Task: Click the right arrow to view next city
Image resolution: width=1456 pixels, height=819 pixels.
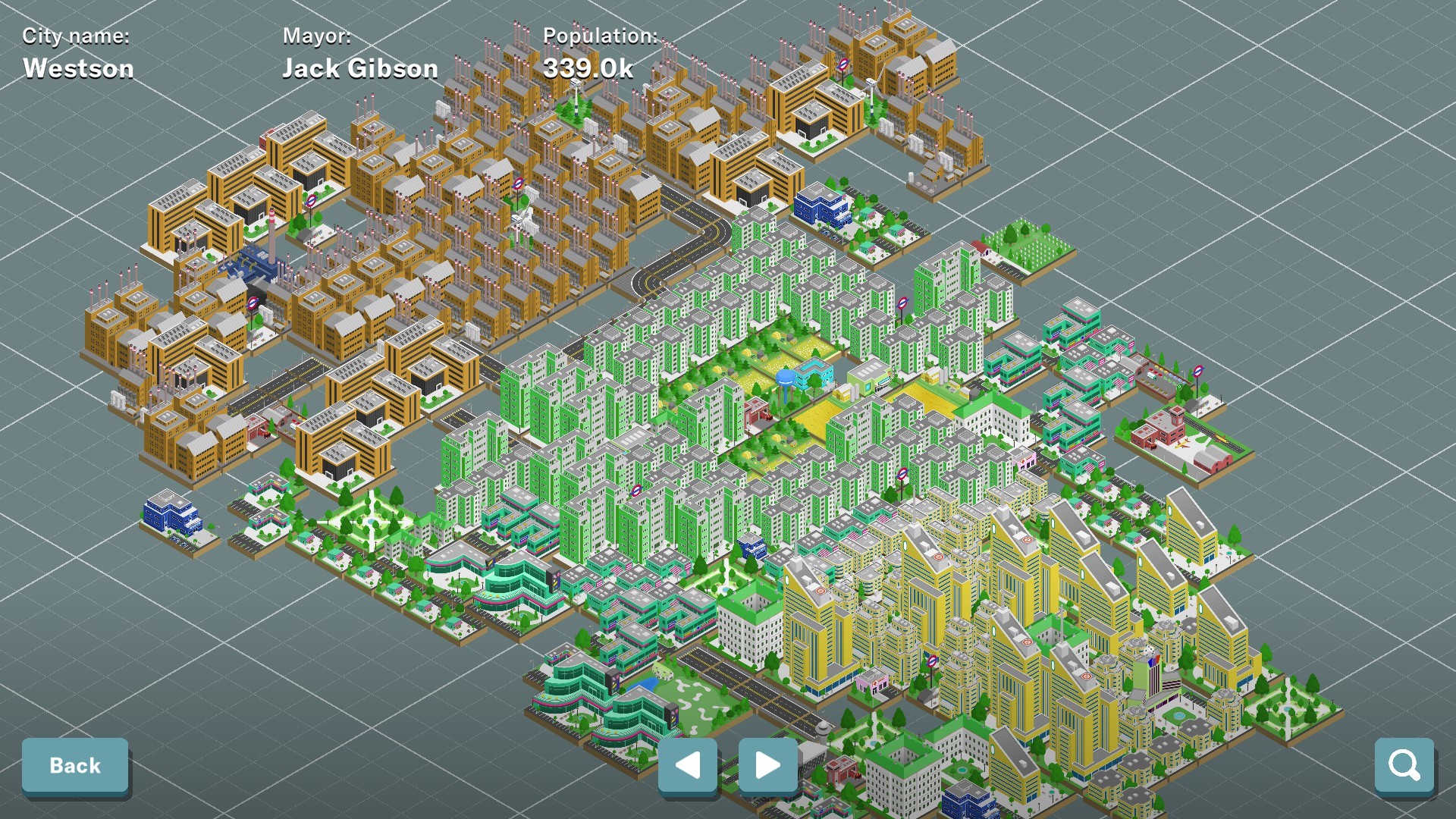Action: click(767, 766)
